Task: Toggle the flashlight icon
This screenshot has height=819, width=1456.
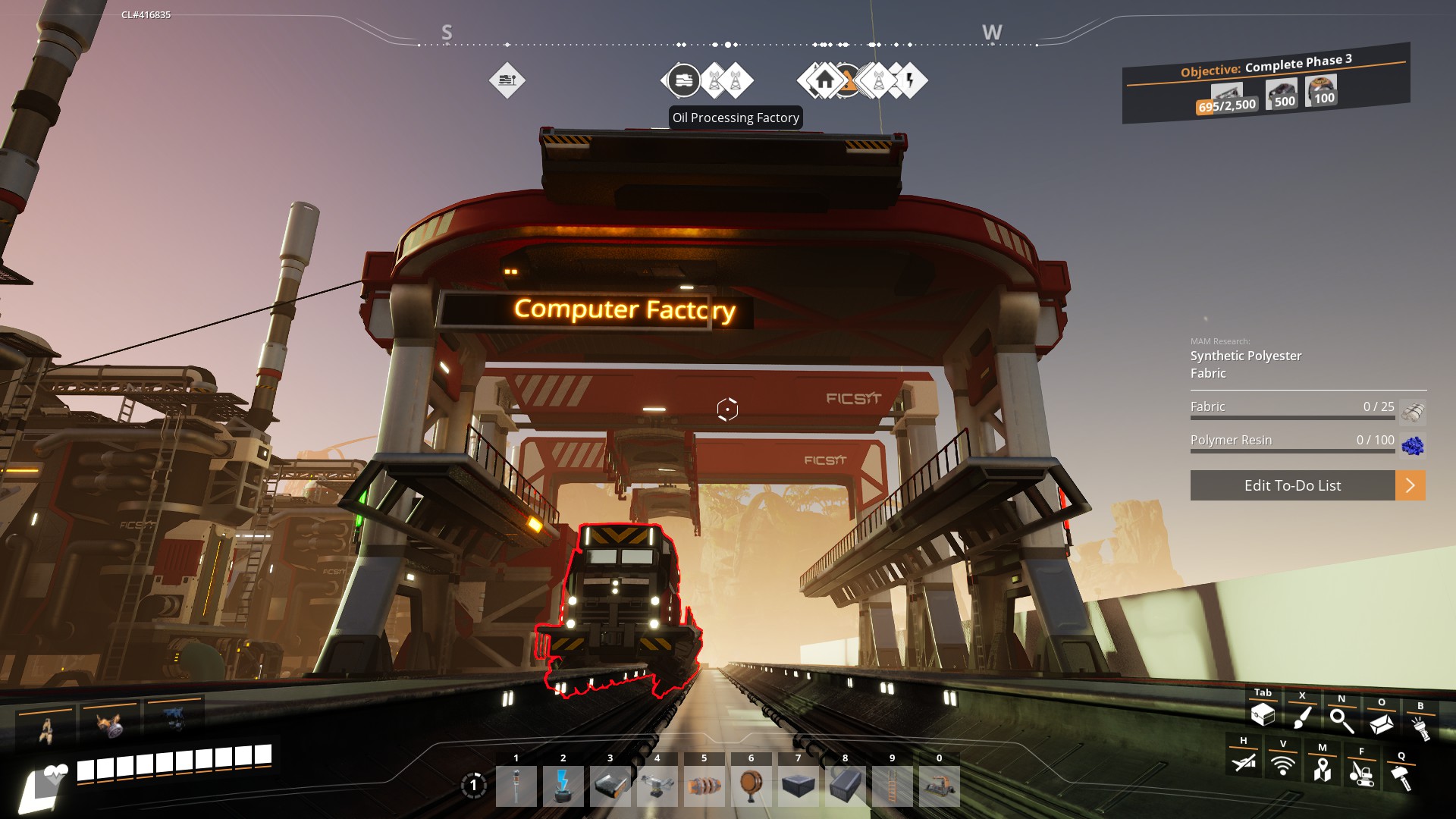Action: pos(1420,726)
